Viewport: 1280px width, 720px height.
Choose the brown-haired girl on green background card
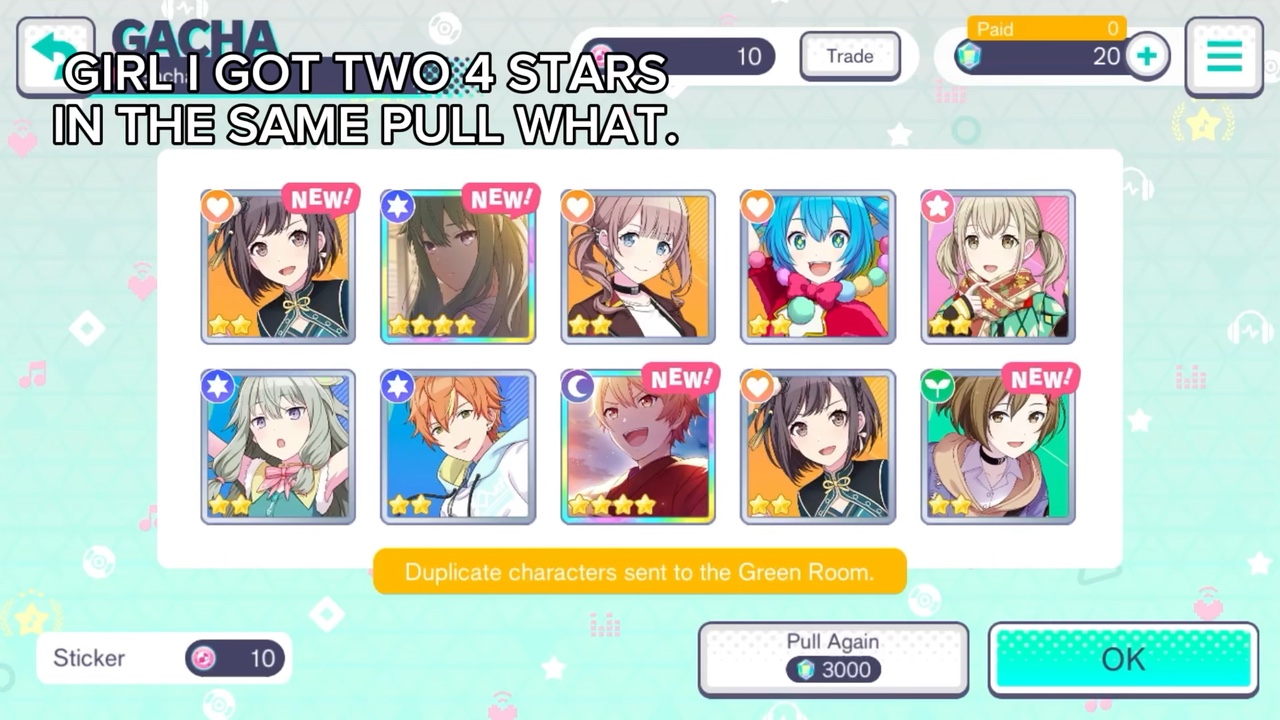(x=998, y=447)
